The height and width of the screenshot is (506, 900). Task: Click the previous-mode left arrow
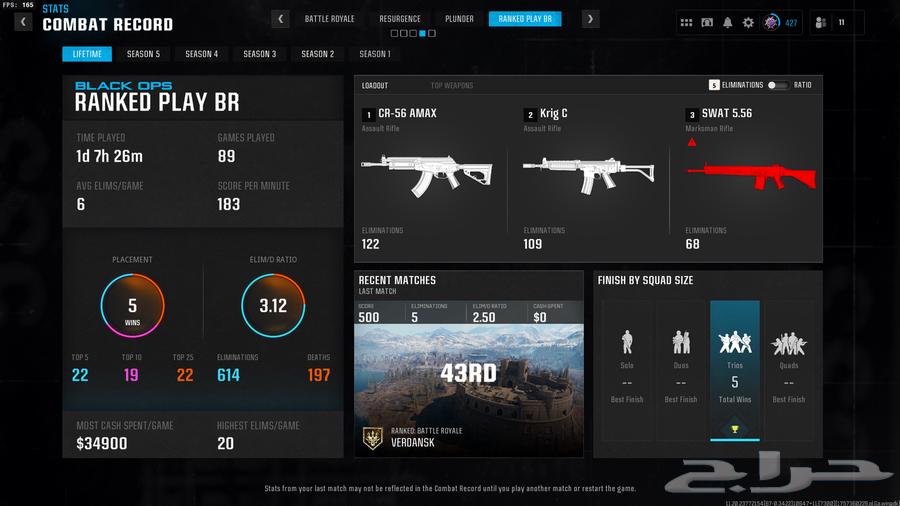pos(281,19)
